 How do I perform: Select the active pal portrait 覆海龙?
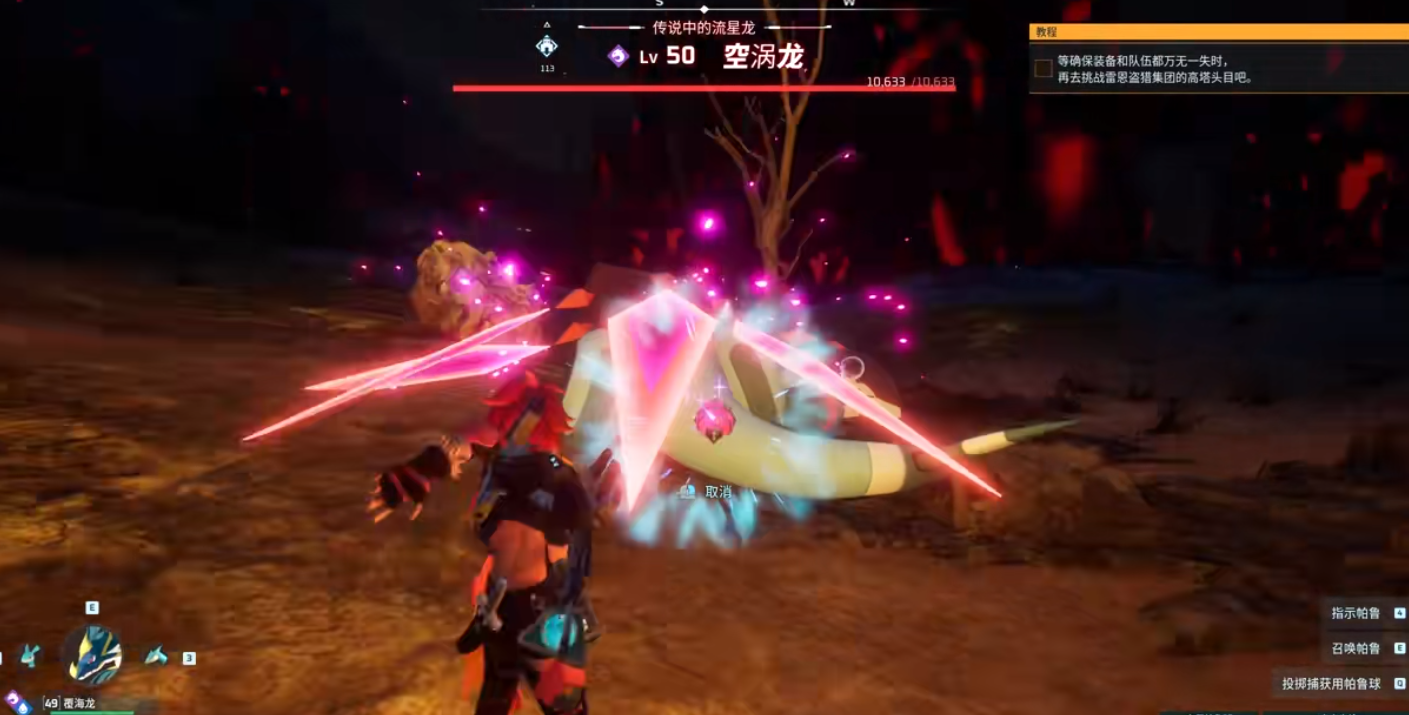click(x=94, y=655)
